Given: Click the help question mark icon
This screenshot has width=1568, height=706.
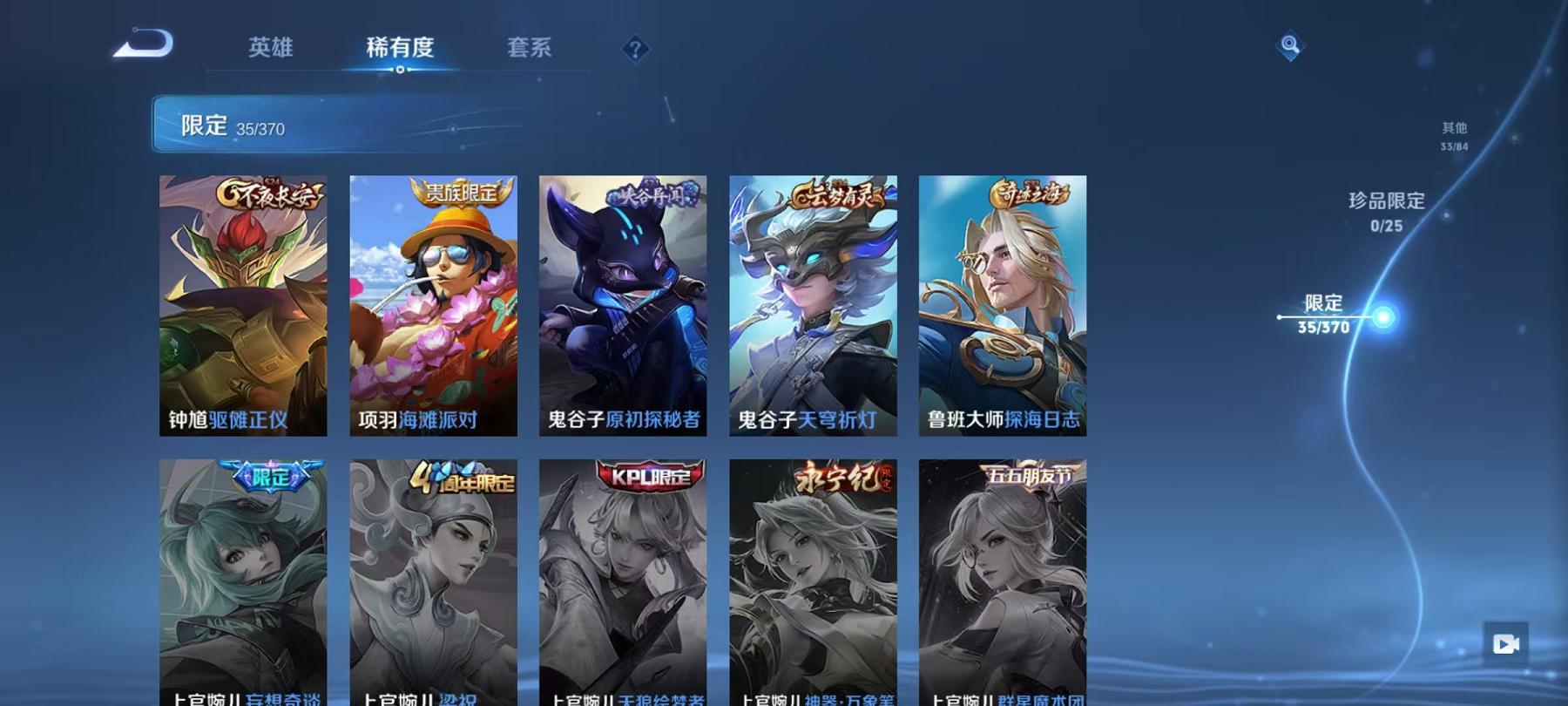Looking at the screenshot, I should coord(636,48).
